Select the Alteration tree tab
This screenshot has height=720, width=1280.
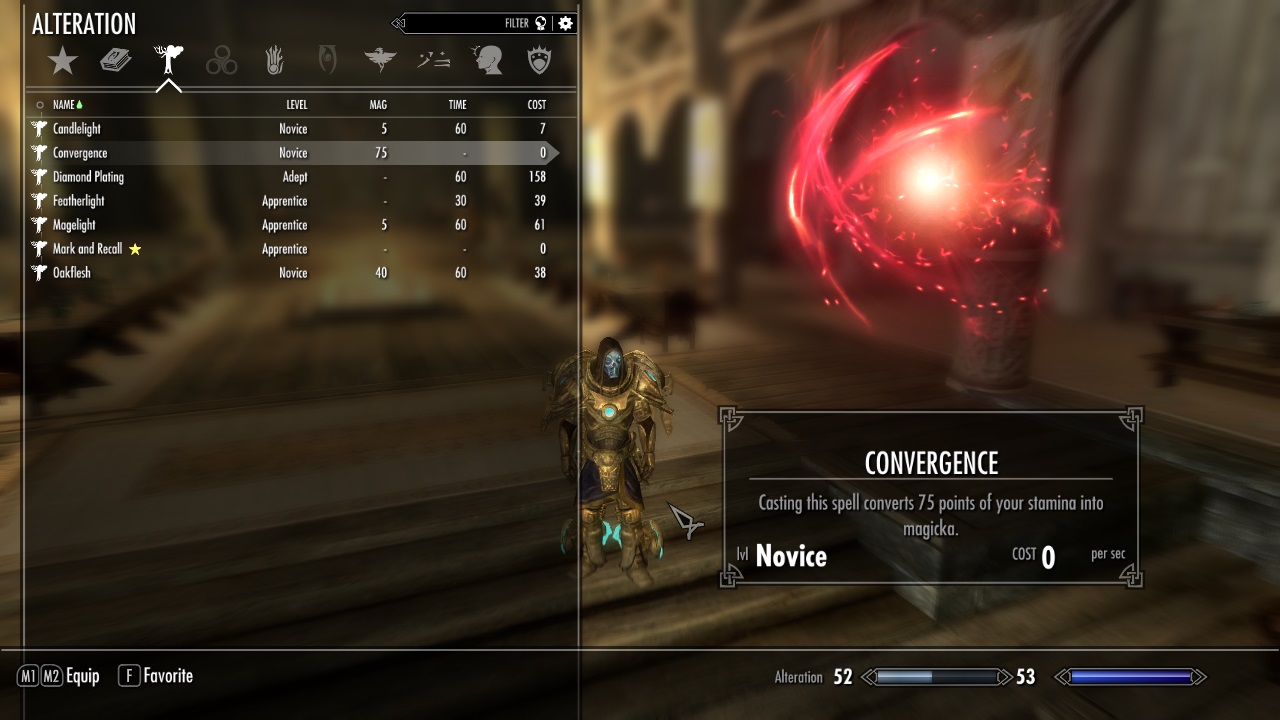tap(169, 62)
